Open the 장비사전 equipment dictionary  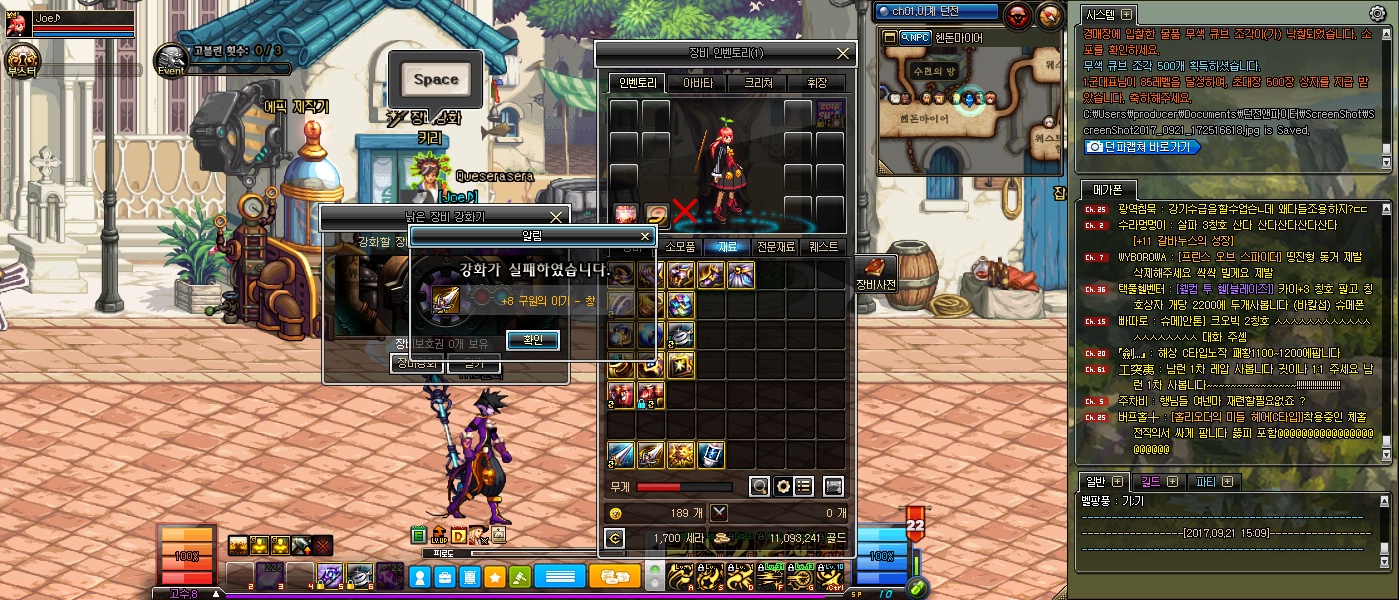875,274
